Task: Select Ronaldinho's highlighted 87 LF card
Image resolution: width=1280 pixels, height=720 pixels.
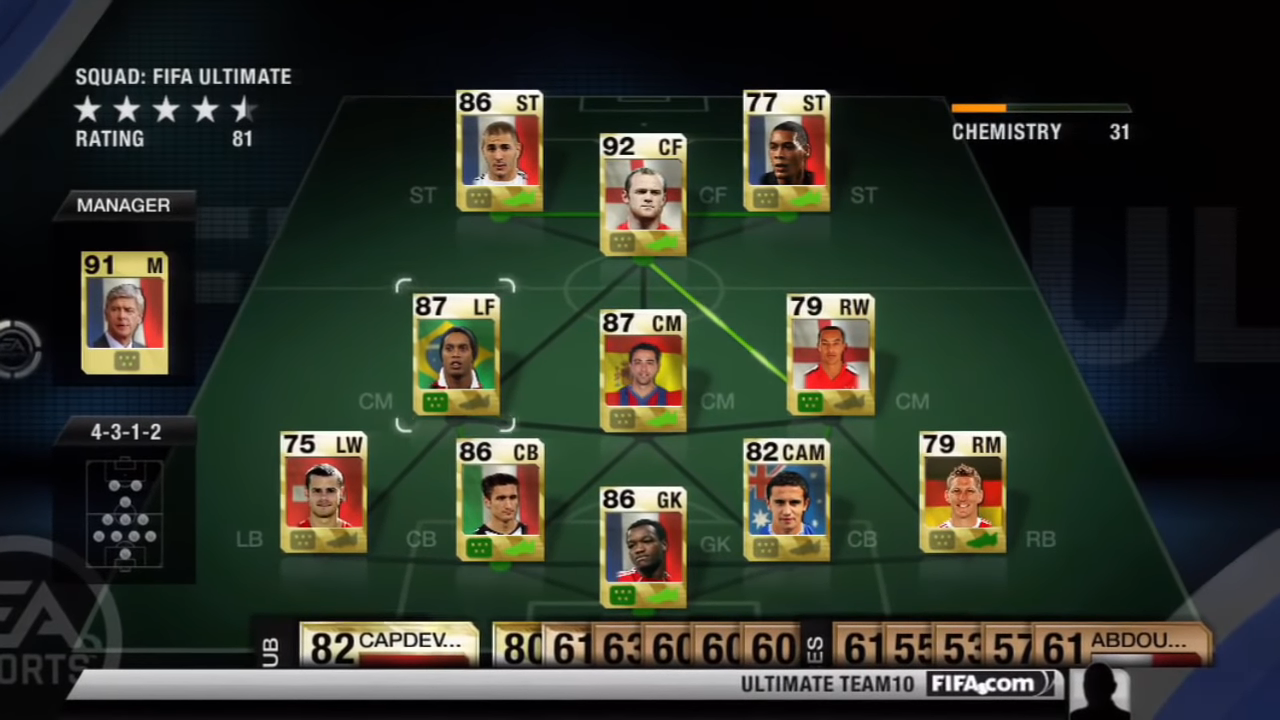Action: [457, 355]
